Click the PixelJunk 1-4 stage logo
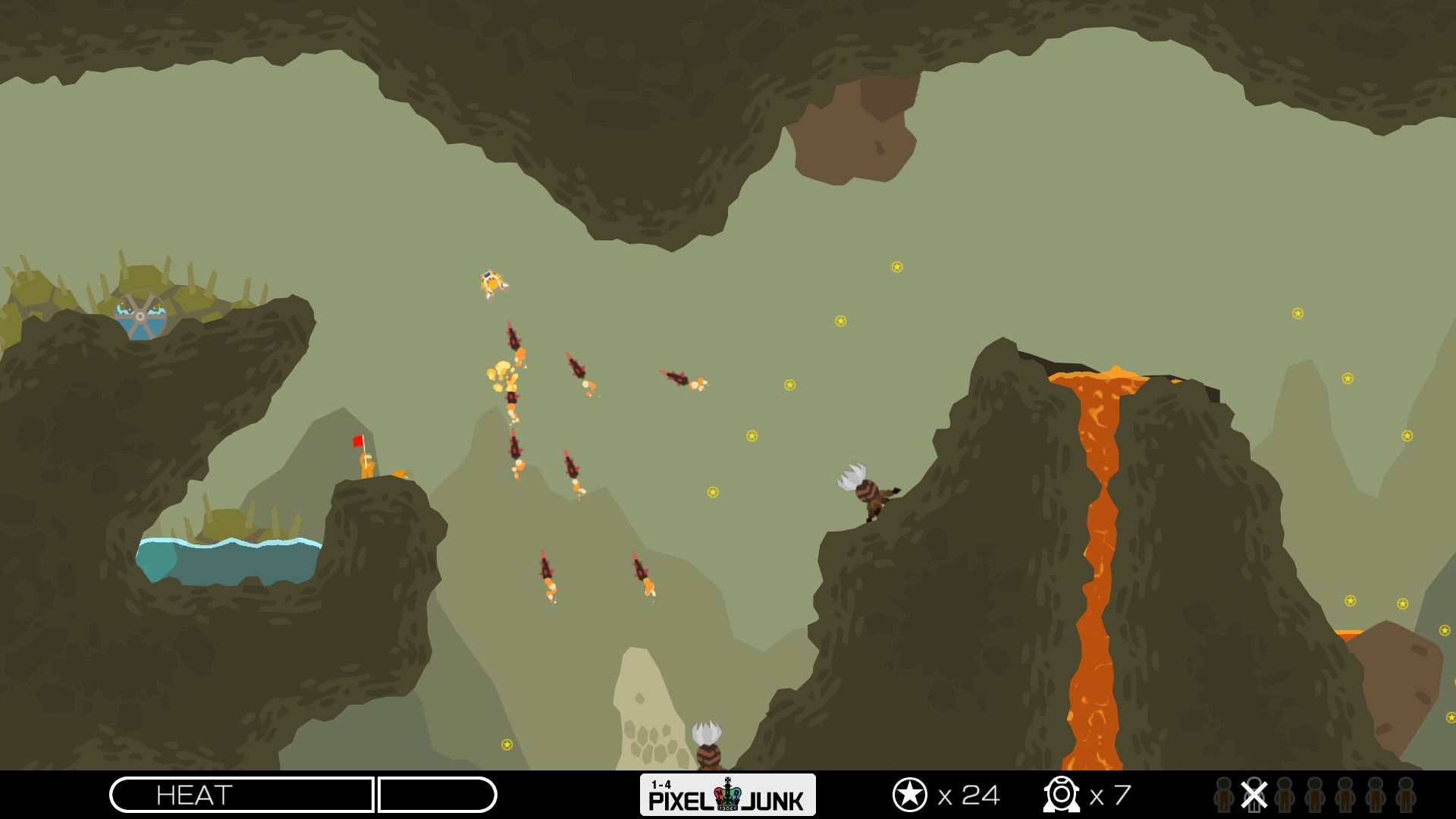The height and width of the screenshot is (819, 1456). (727, 795)
